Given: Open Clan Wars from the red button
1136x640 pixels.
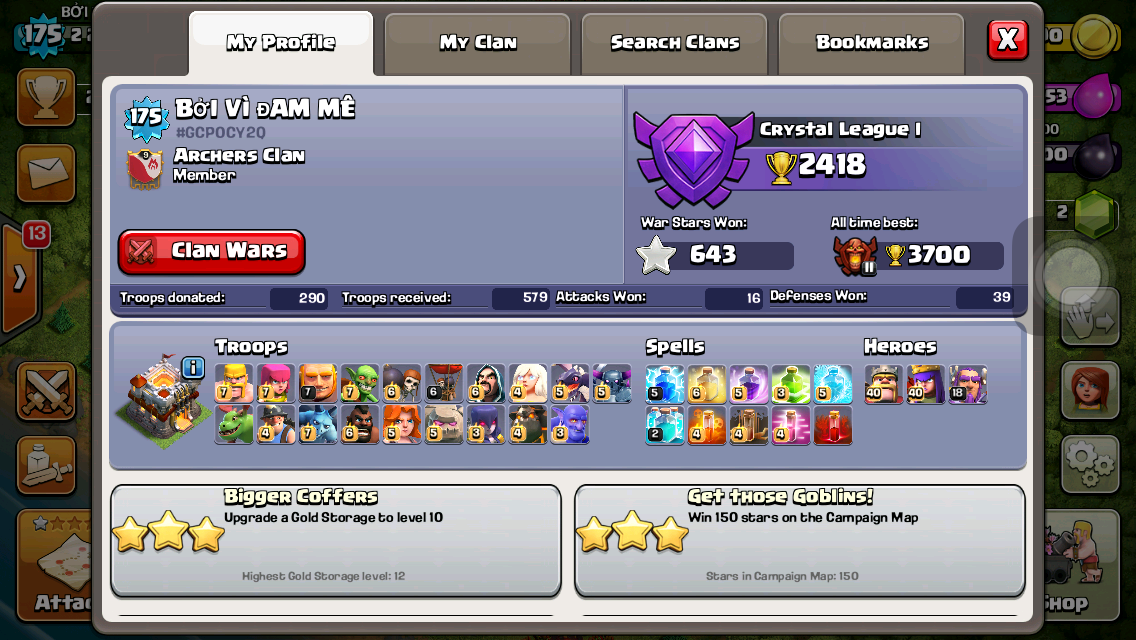Looking at the screenshot, I should coord(212,251).
